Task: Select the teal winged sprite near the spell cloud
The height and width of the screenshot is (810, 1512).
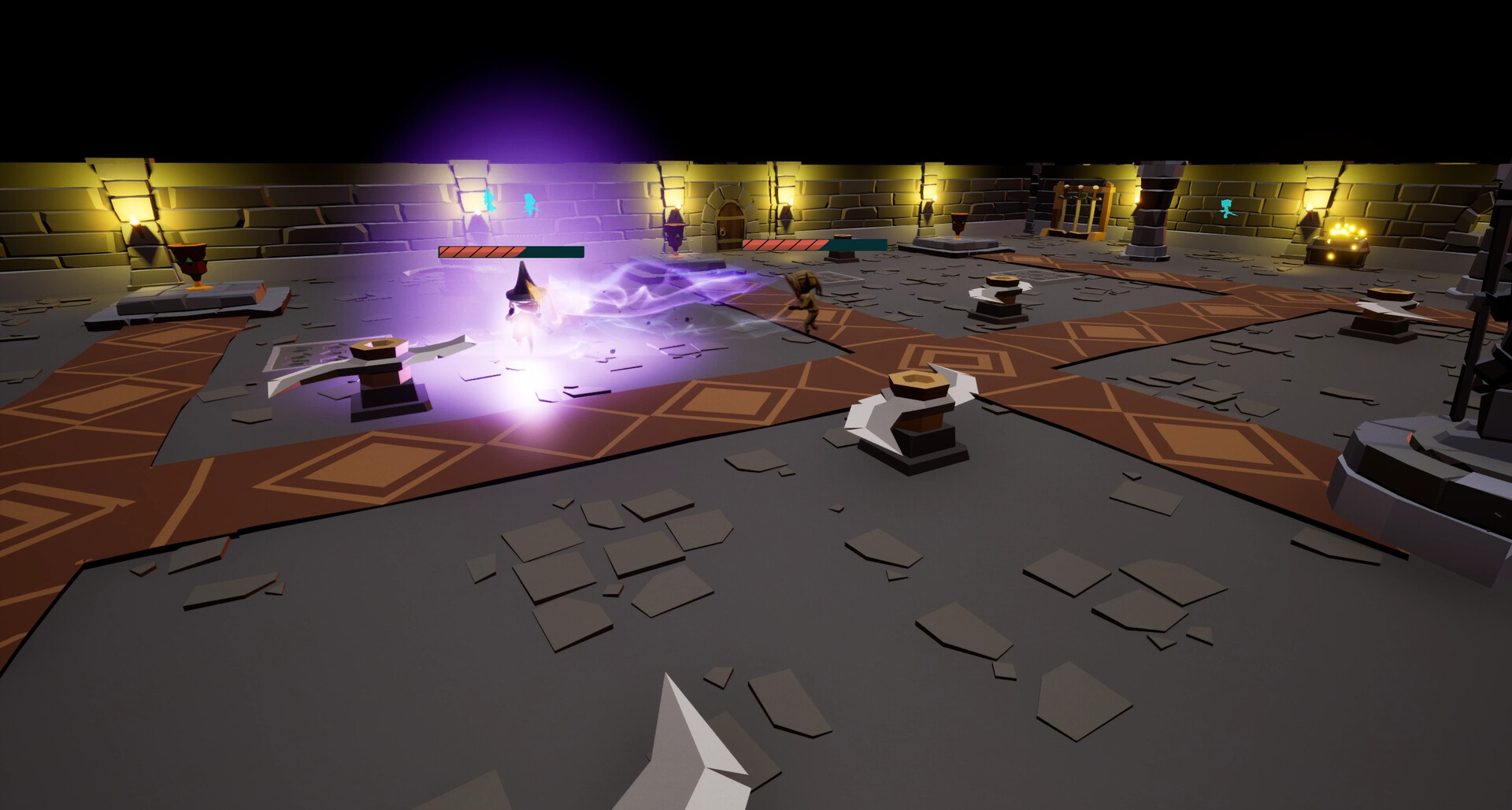Action: pos(530,204)
